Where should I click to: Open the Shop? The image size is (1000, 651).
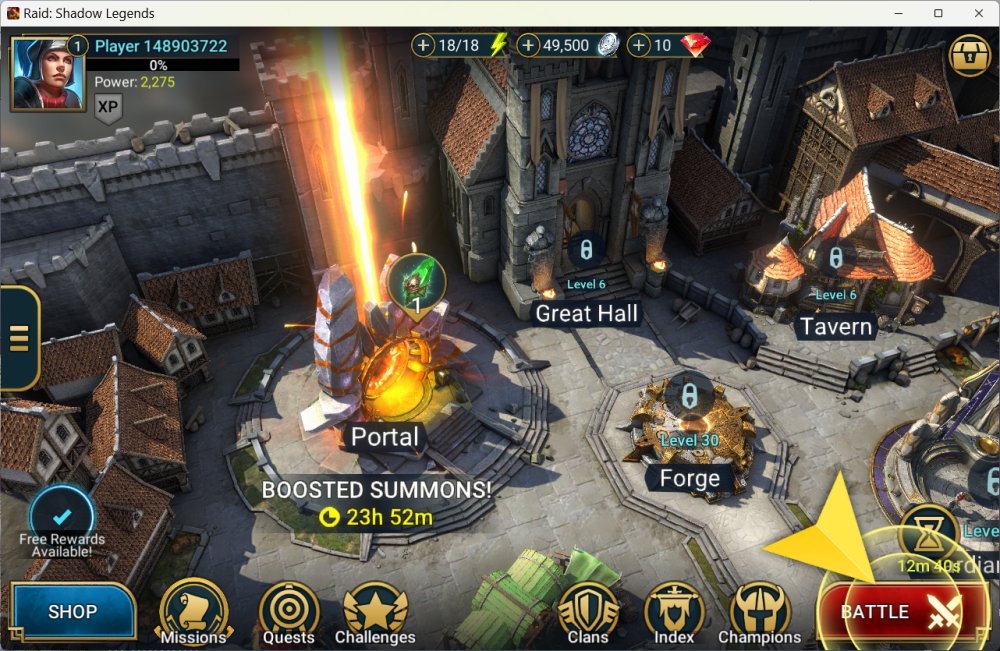pos(73,611)
